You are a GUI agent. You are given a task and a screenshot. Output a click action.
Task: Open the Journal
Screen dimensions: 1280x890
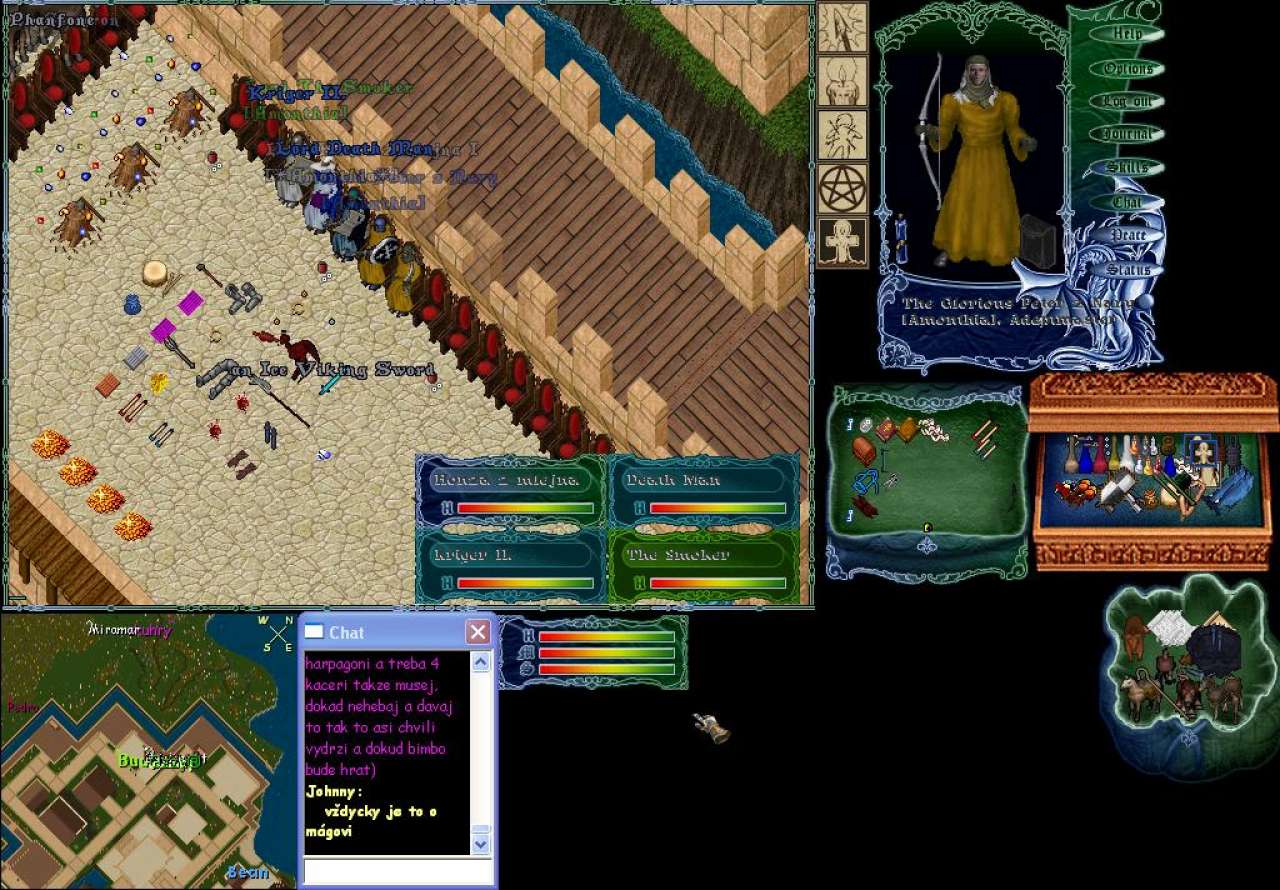(x=1127, y=134)
